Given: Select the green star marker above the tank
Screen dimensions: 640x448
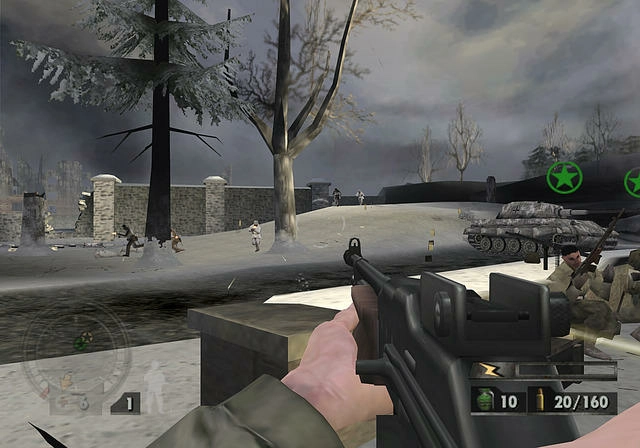Looking at the screenshot, I should pyautogui.click(x=564, y=179).
